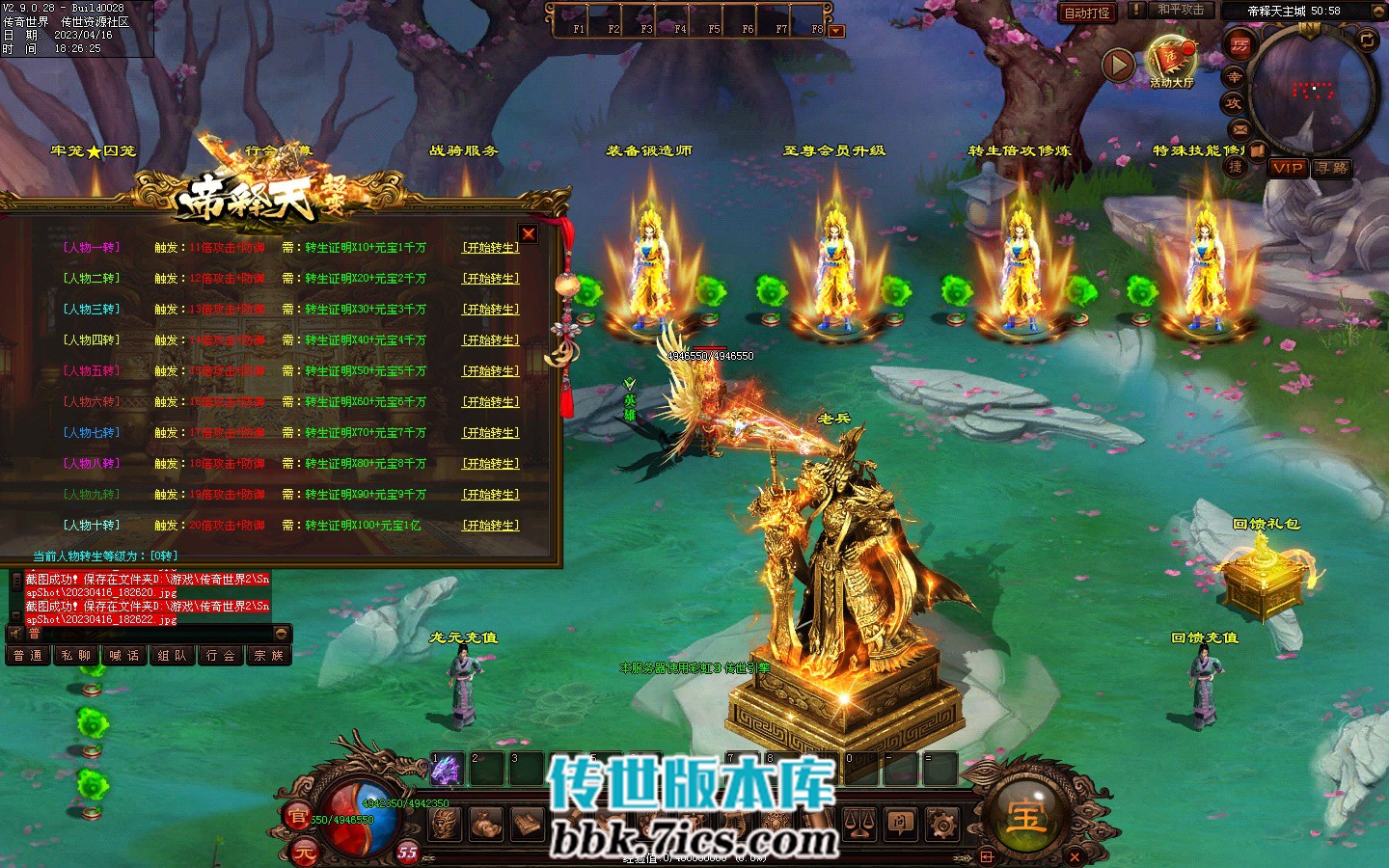Click the minimap refresh arrows button
Viewport: 1389px width, 868px height.
coord(1367,40)
